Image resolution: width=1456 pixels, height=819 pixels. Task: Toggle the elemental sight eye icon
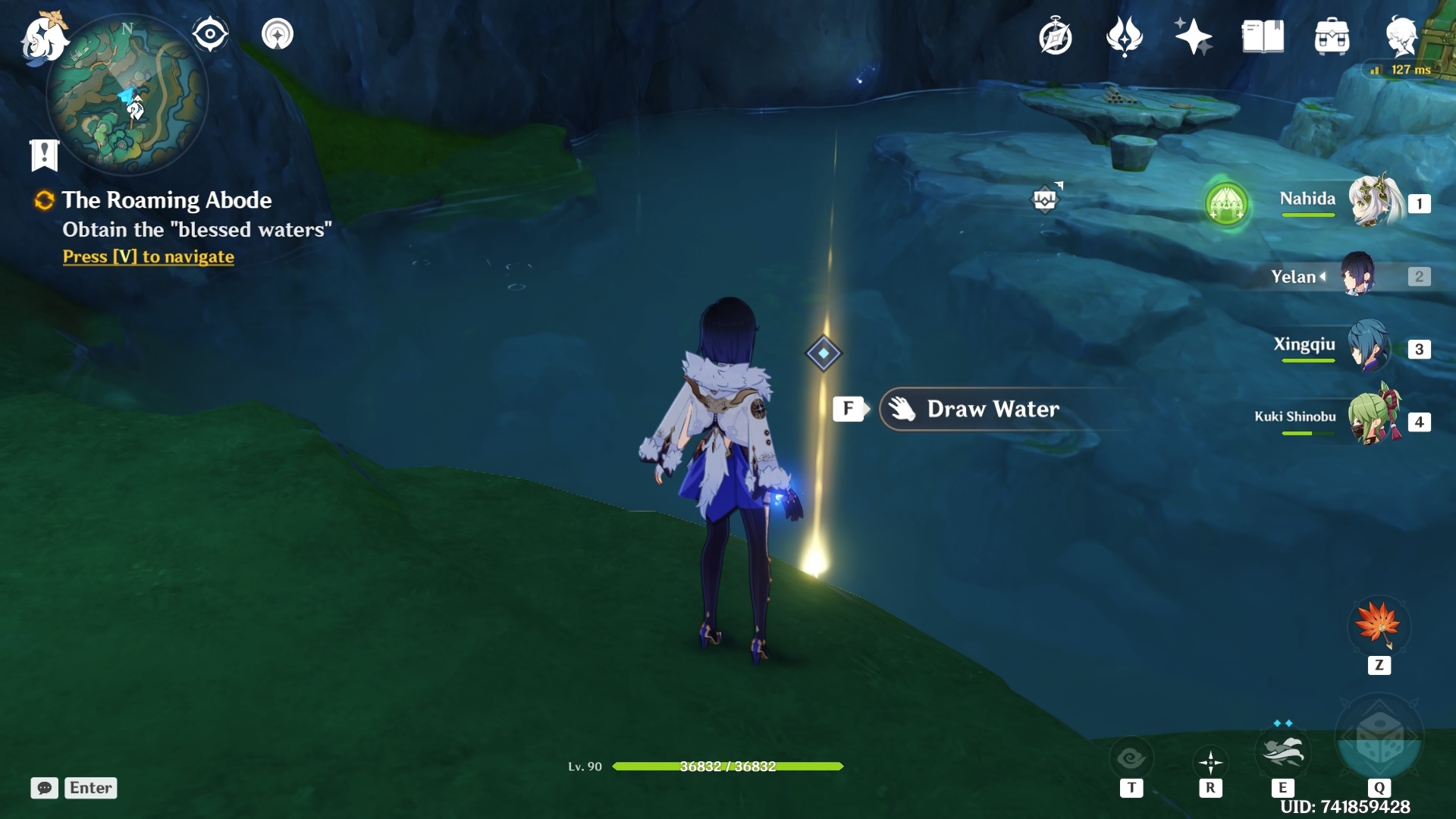click(210, 34)
